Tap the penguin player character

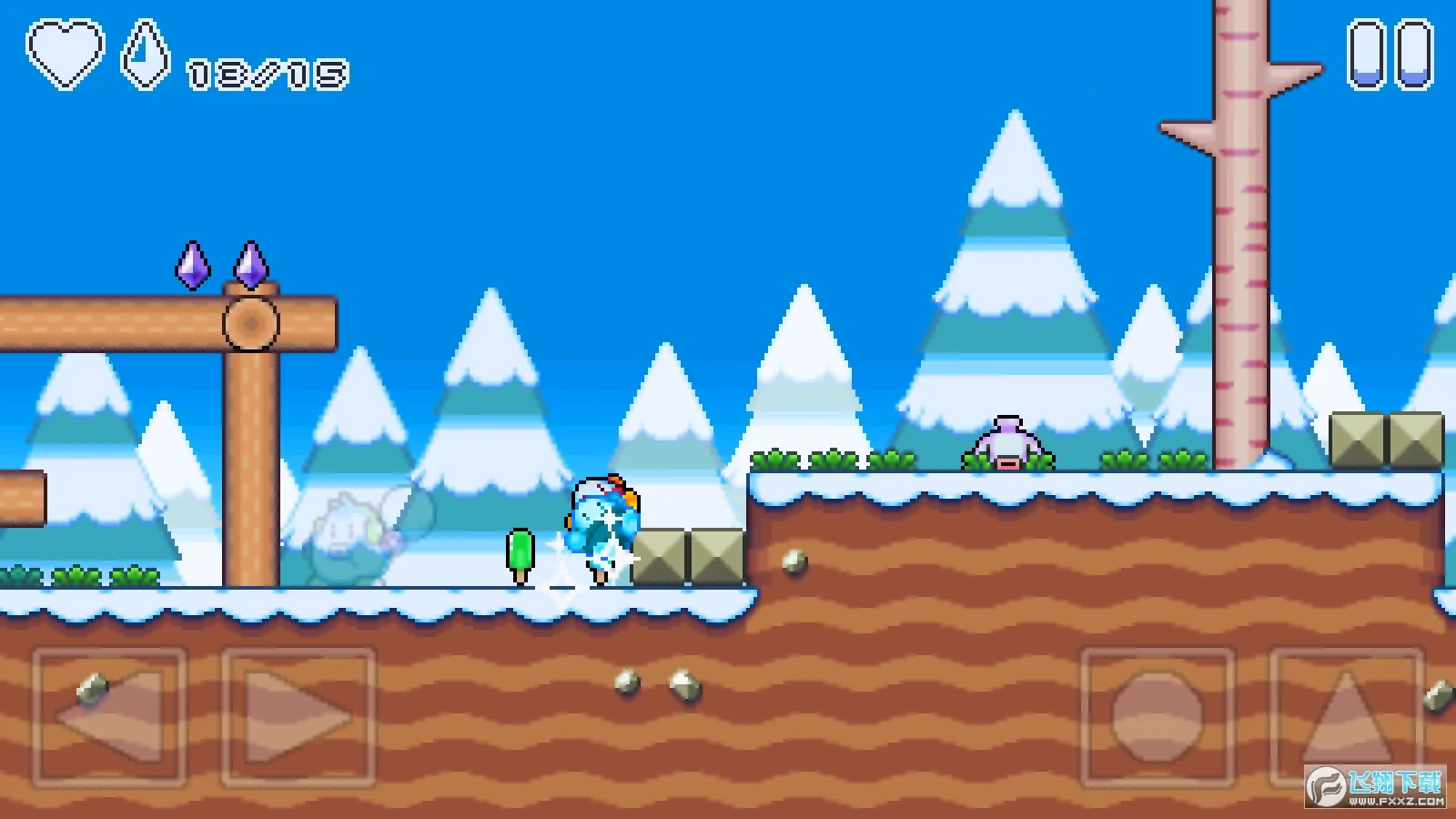click(601, 523)
